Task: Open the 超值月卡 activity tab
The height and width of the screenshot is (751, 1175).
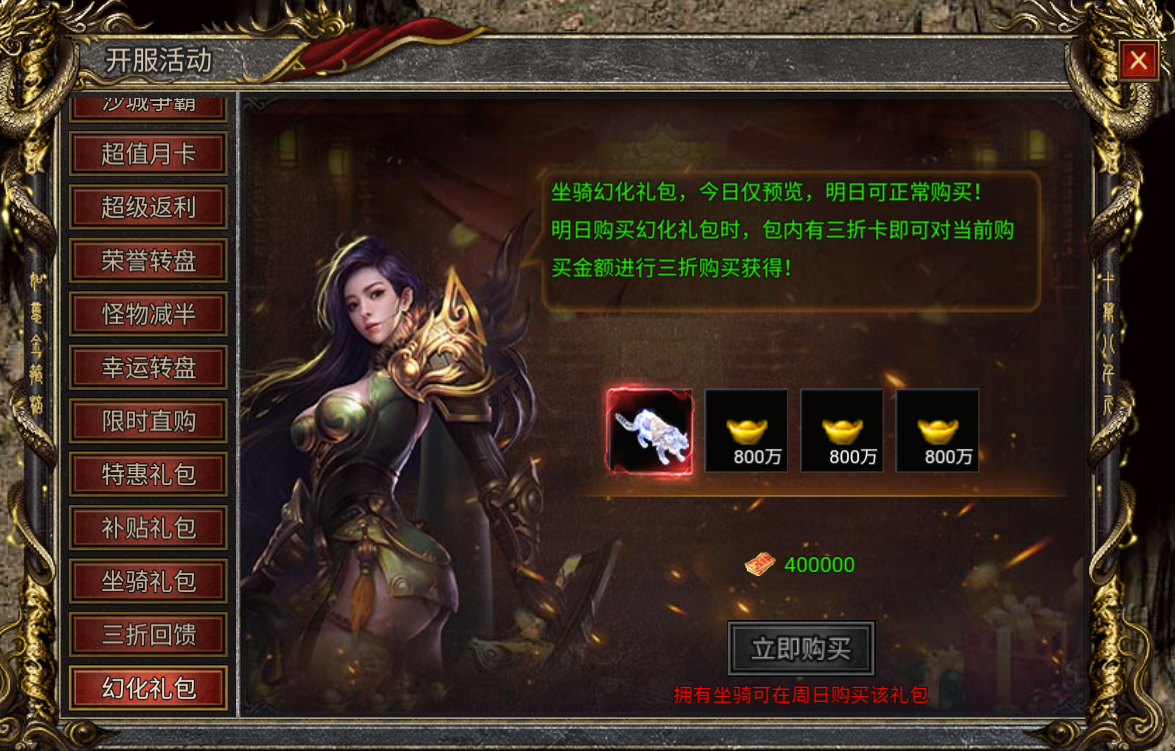Action: click(149, 154)
